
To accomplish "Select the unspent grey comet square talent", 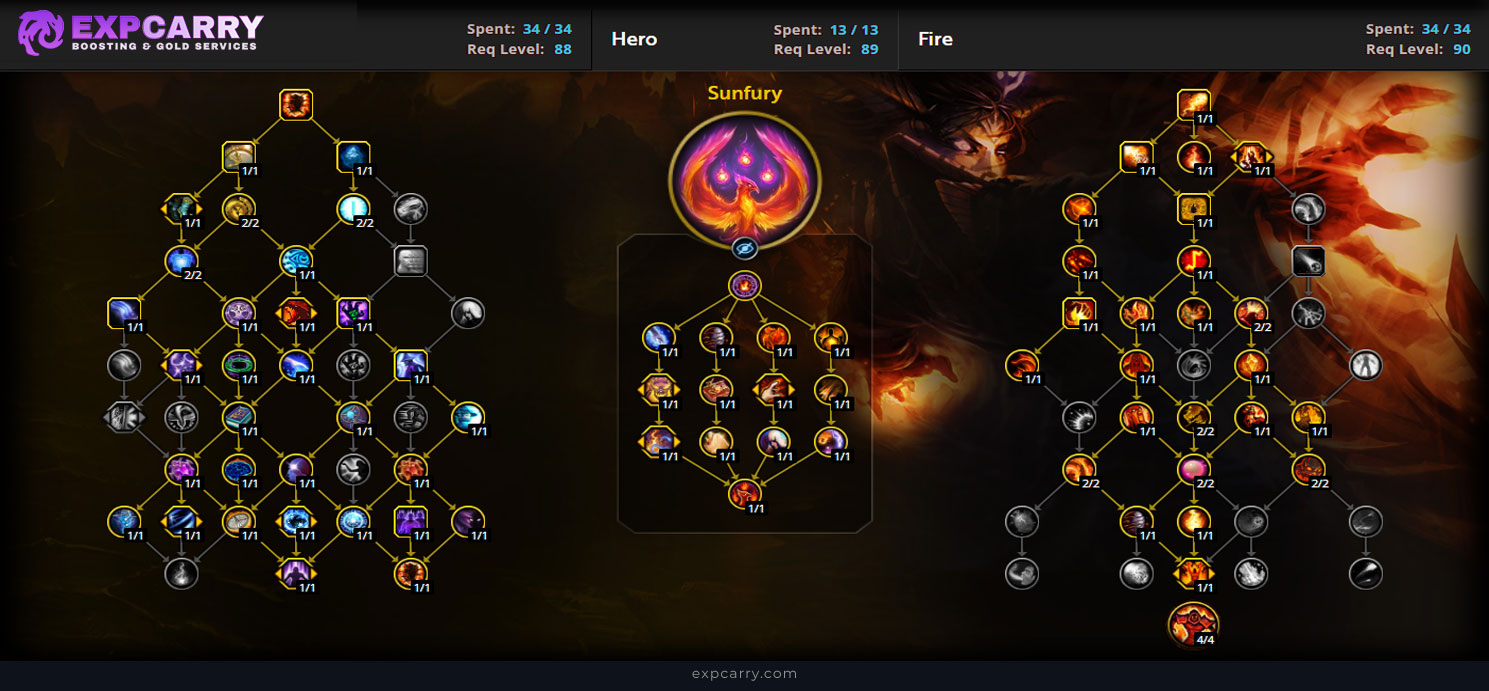I will pos(1308,261).
